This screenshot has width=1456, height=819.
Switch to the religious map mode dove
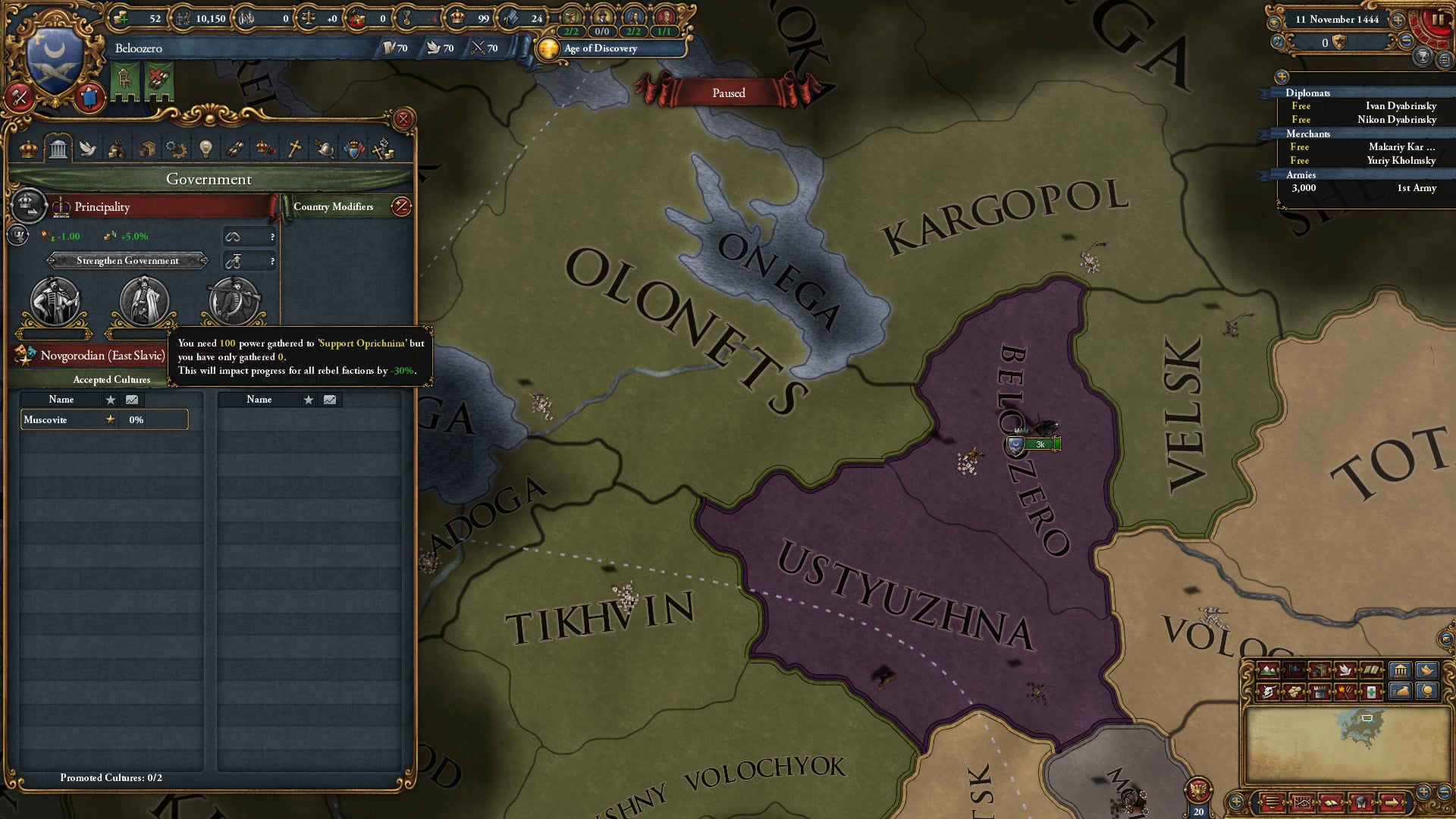coord(1345,670)
